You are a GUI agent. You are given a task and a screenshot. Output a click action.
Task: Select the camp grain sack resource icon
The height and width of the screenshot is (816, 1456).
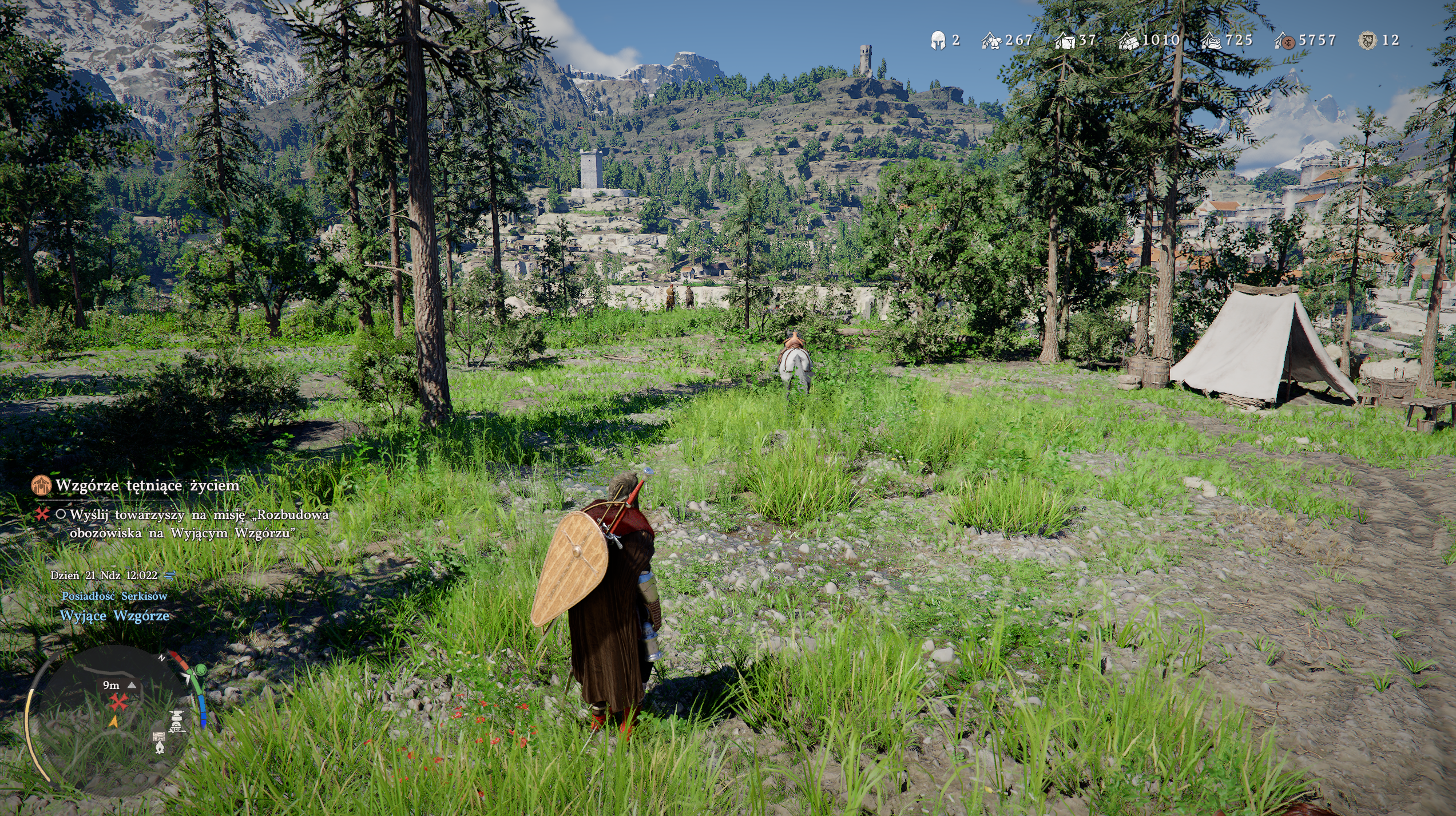point(1212,41)
